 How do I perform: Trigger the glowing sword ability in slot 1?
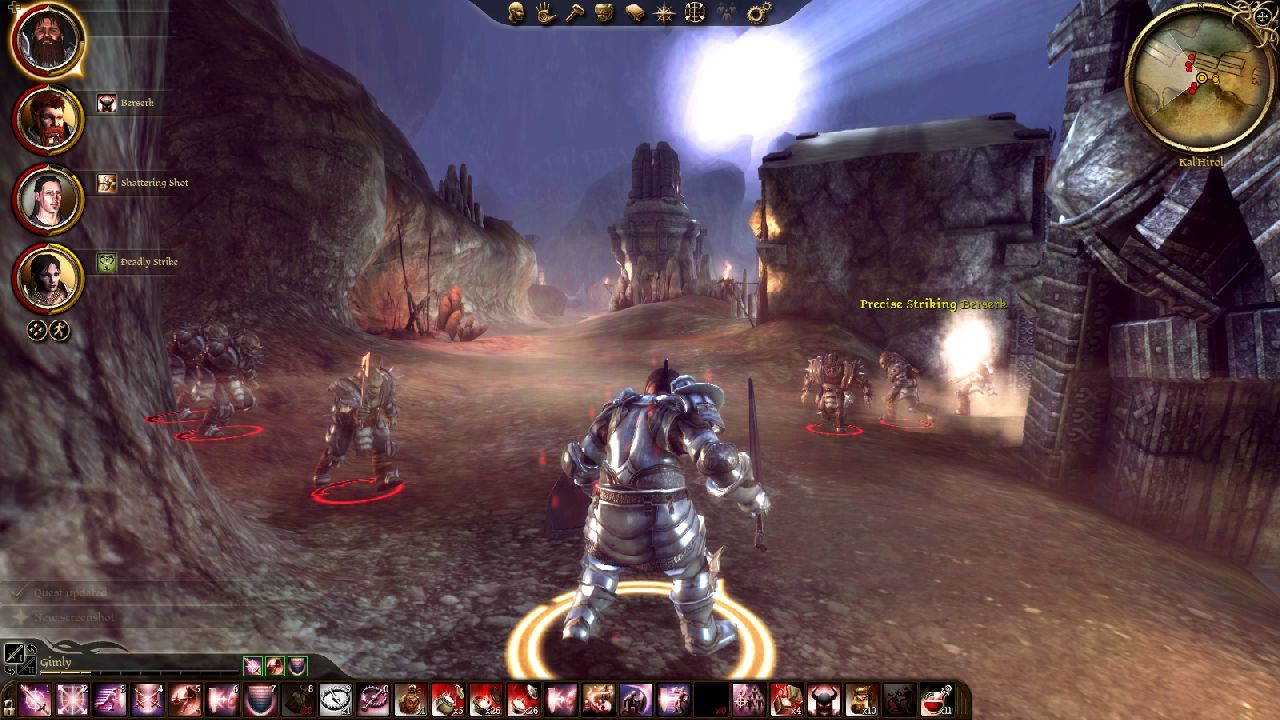point(34,700)
